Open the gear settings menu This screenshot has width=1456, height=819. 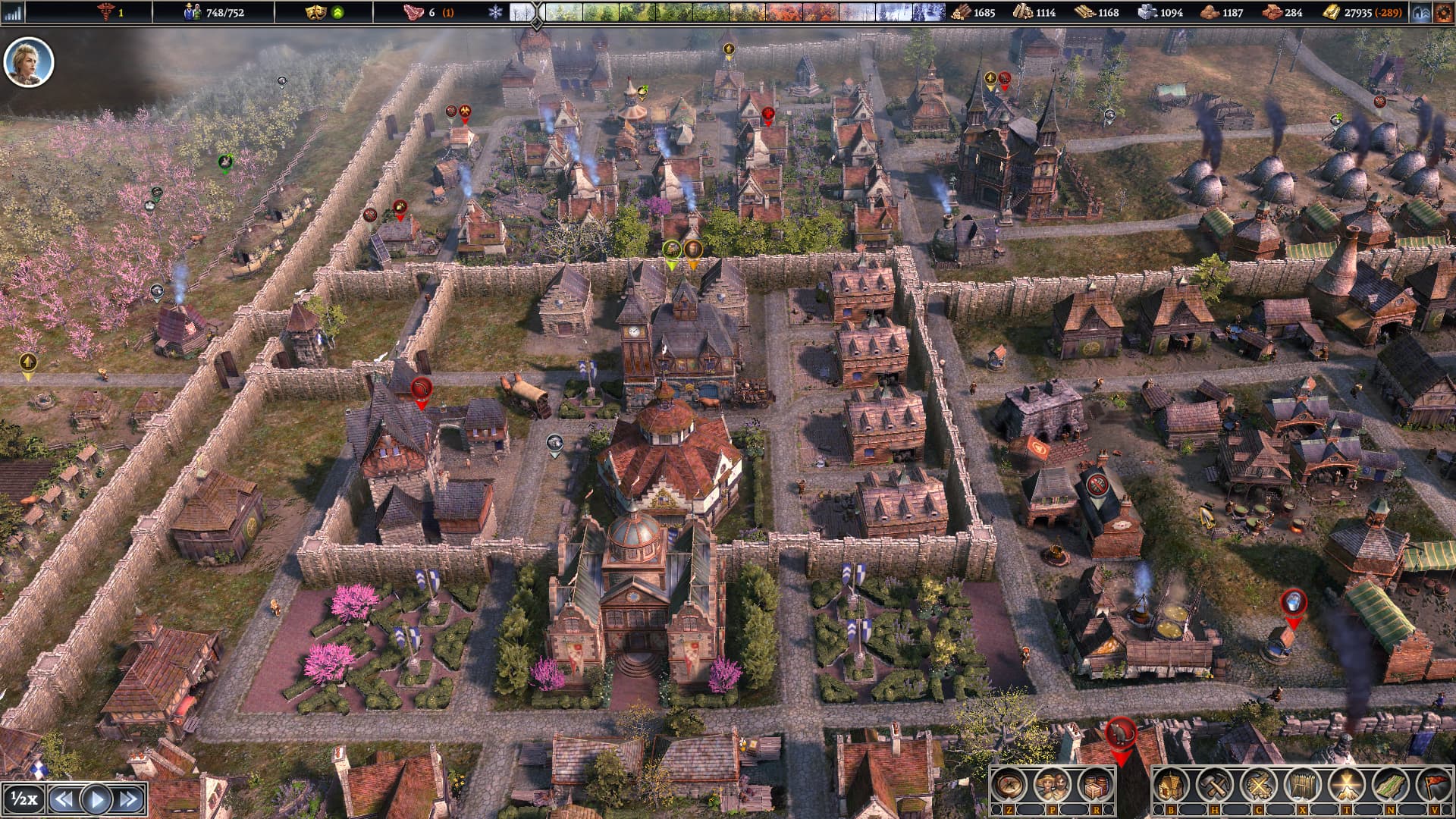click(1443, 12)
